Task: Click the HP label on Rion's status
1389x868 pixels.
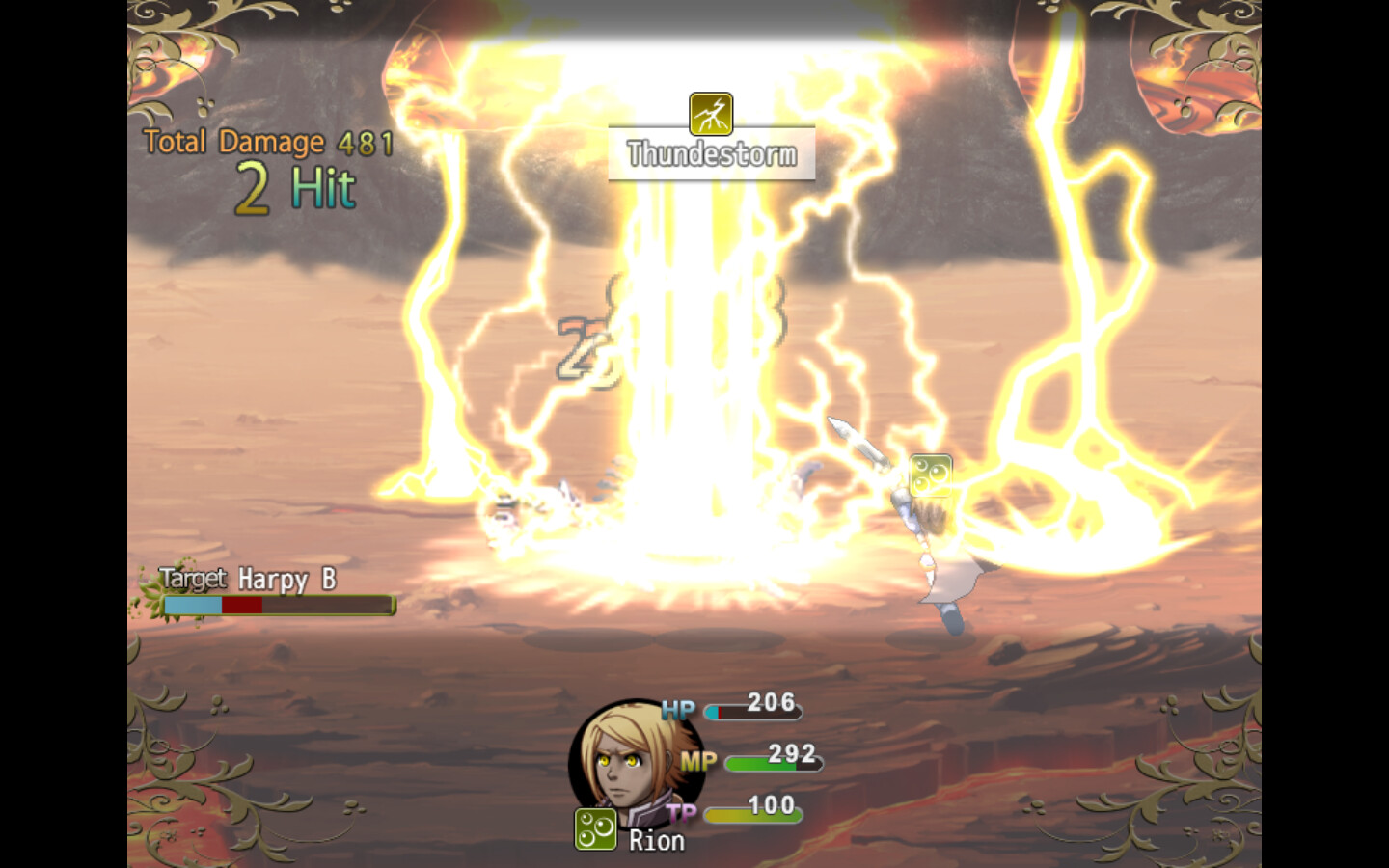Action: (x=679, y=709)
